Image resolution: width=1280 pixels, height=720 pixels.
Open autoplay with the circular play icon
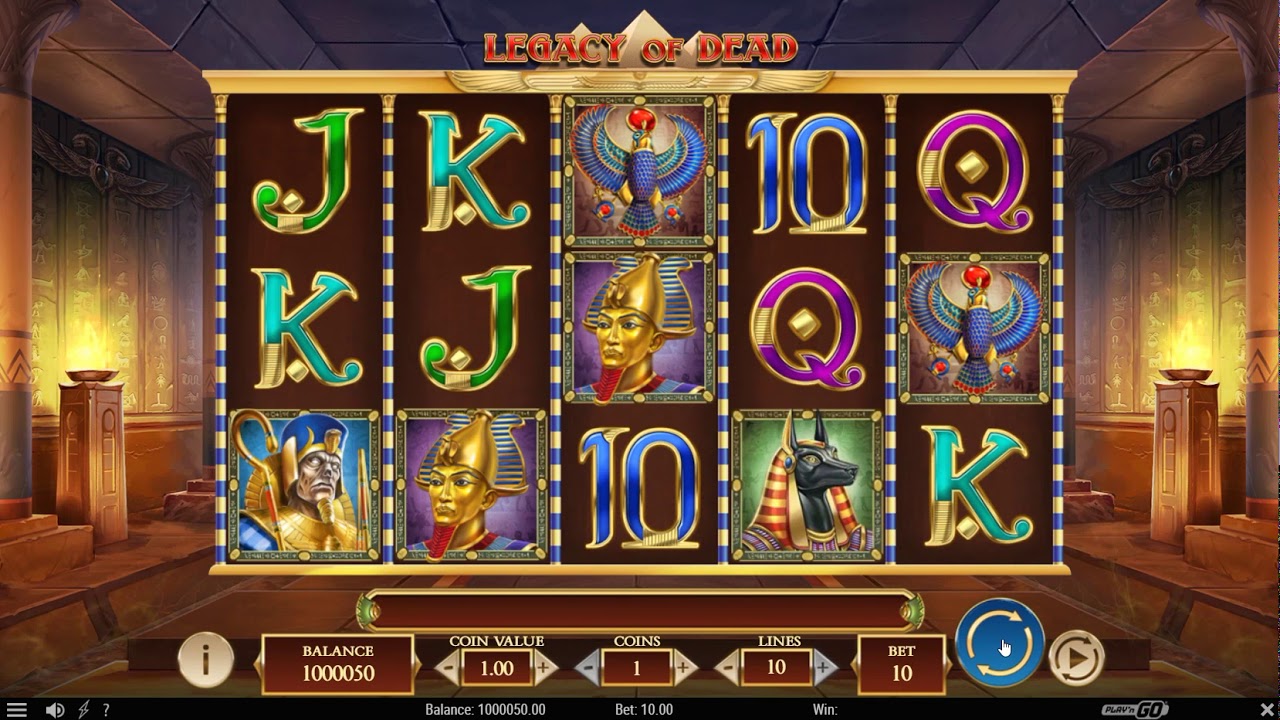click(1076, 657)
